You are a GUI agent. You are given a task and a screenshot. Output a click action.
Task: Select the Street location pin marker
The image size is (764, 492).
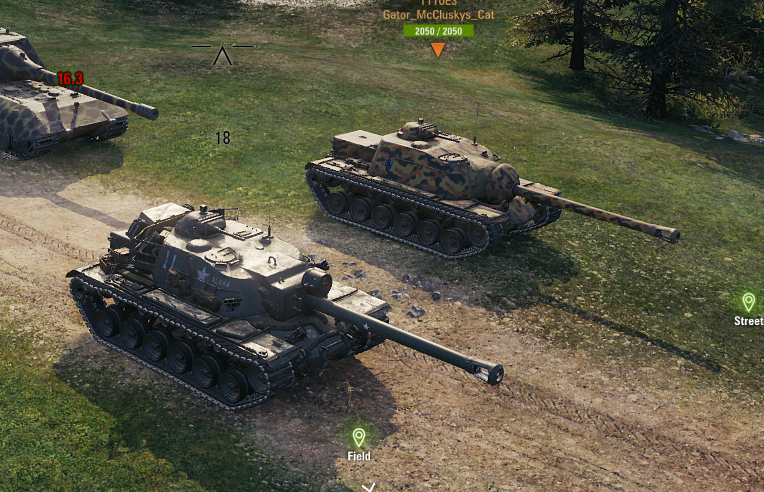click(748, 302)
